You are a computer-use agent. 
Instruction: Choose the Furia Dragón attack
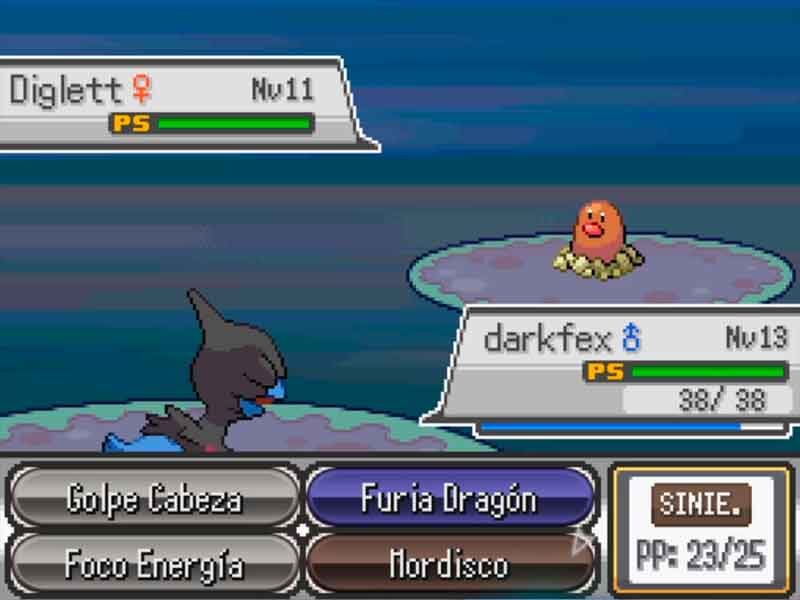coord(449,498)
